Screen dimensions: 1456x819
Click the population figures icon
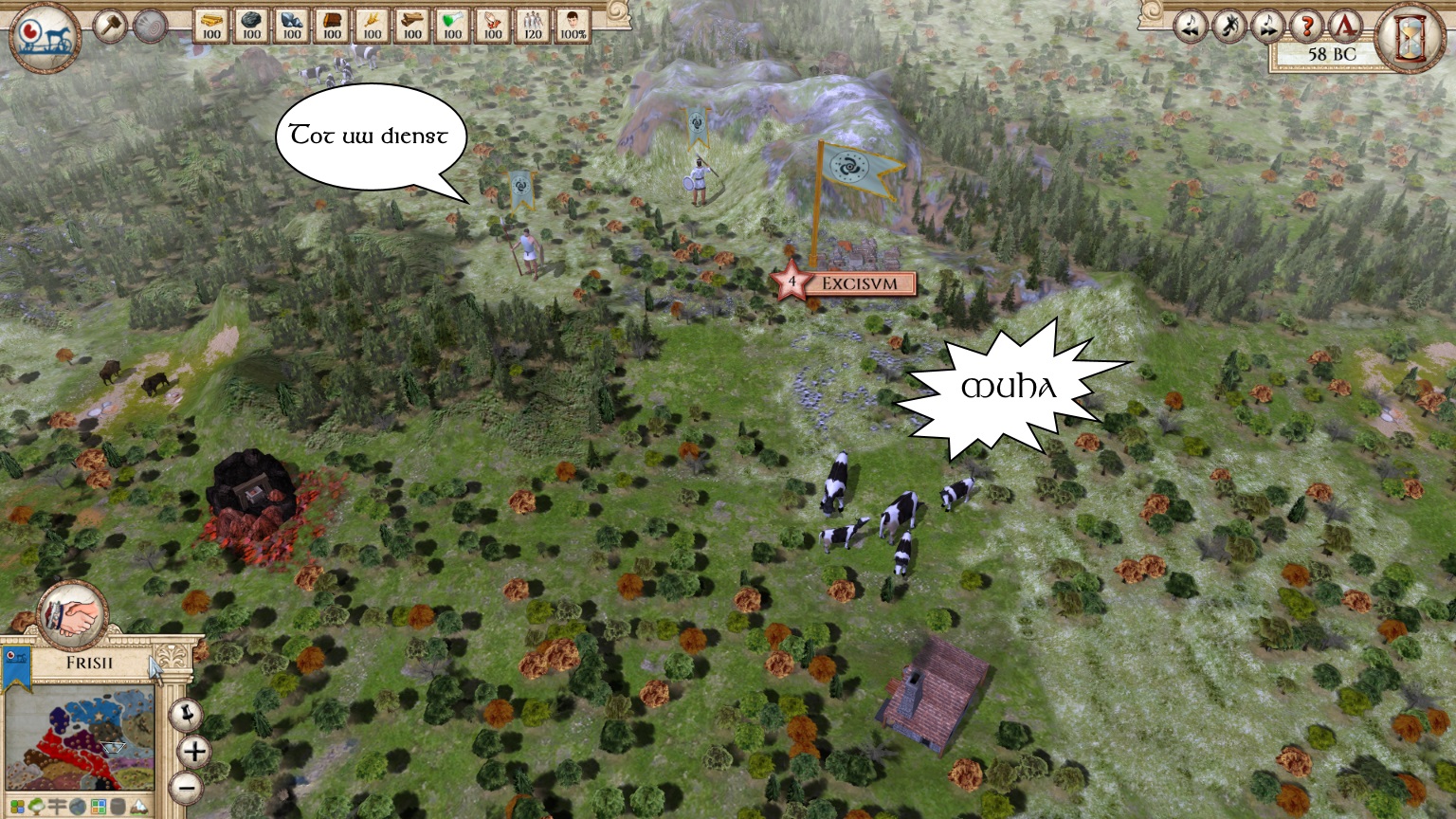click(x=533, y=25)
